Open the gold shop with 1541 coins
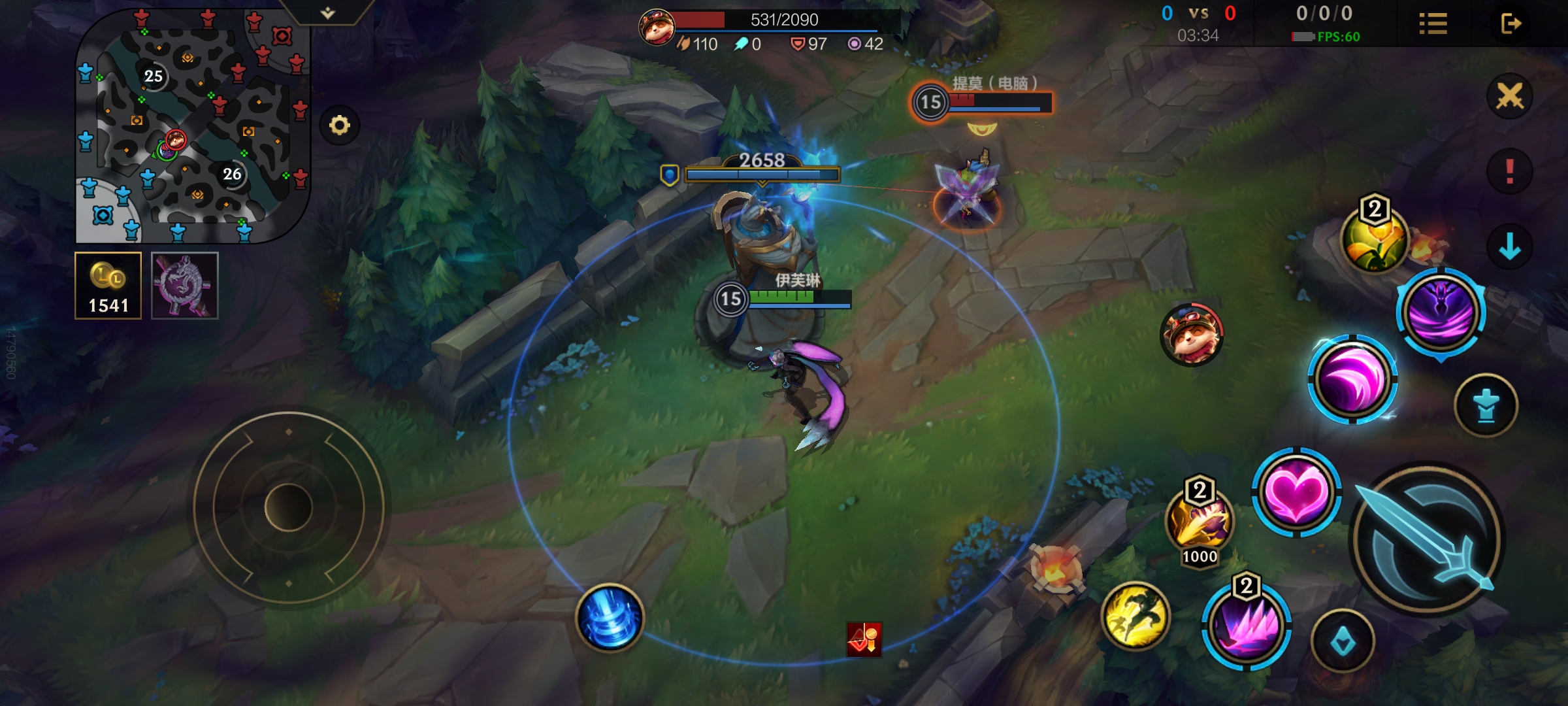 (x=108, y=286)
